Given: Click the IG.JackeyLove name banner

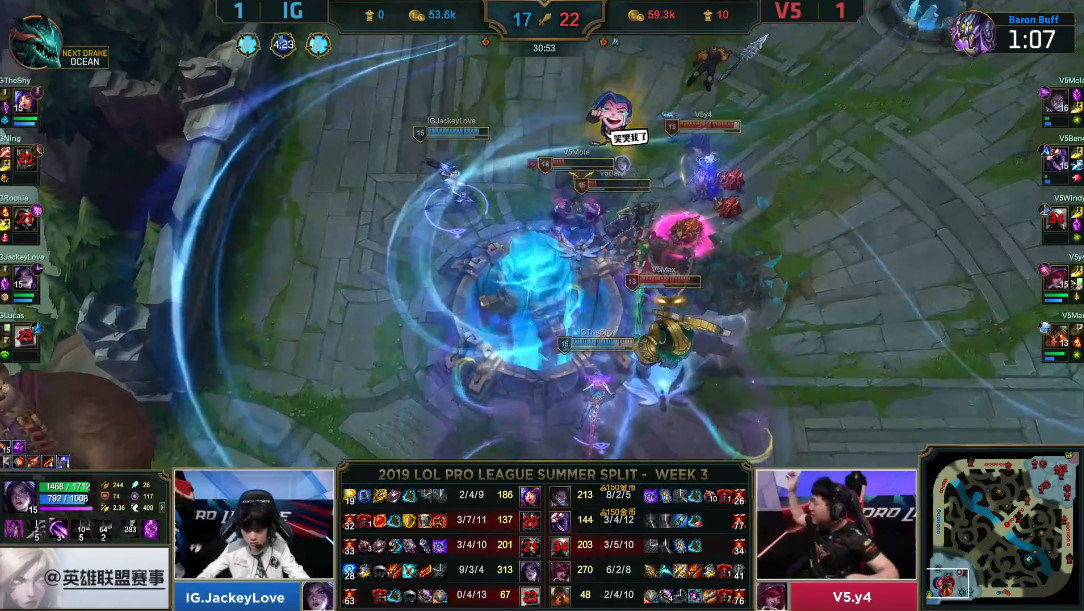Looking at the screenshot, I should pyautogui.click(x=238, y=597).
